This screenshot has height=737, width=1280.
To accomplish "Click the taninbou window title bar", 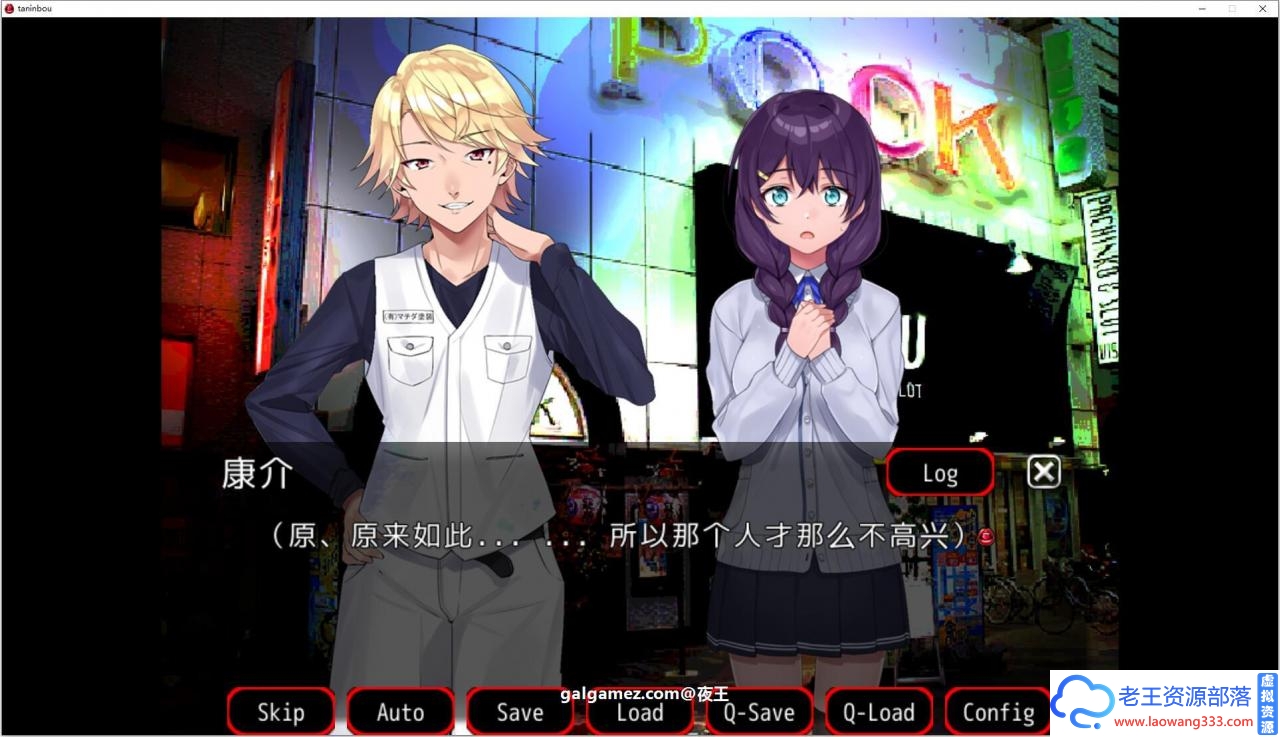I will pos(600,8).
